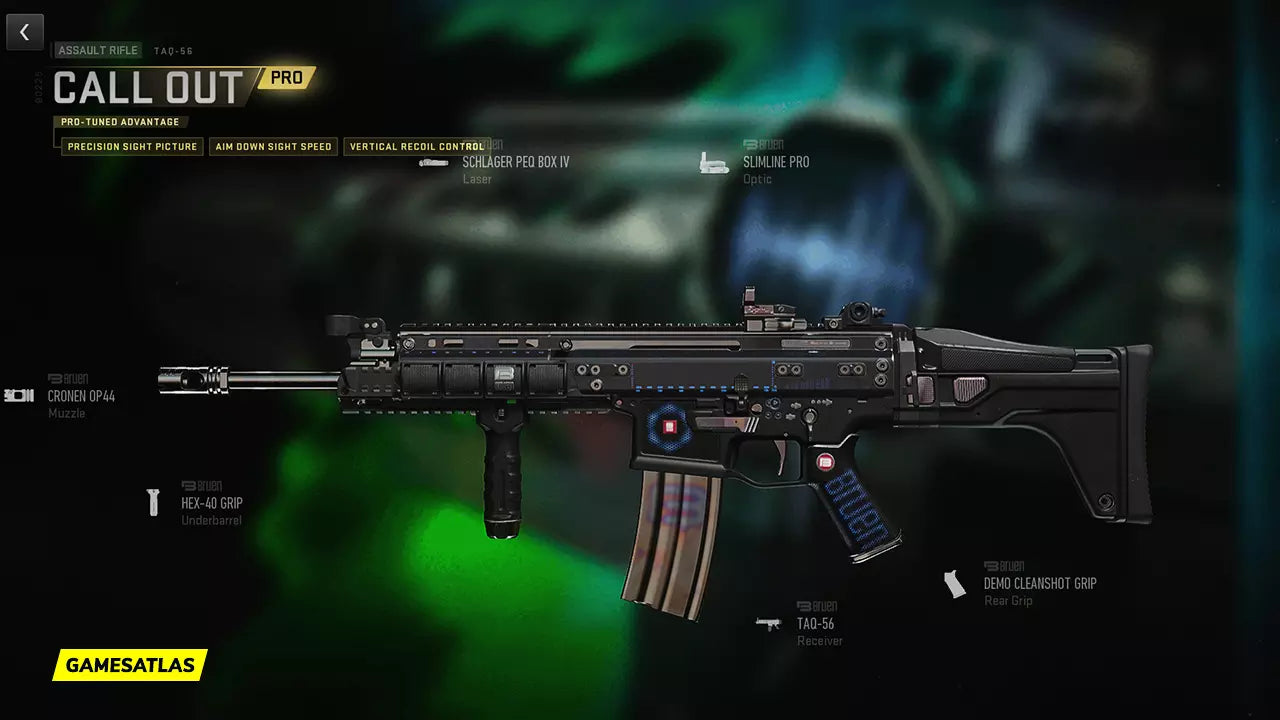Viewport: 1280px width, 720px height.
Task: Open the Slimline Pro optic slot
Action: (x=775, y=162)
